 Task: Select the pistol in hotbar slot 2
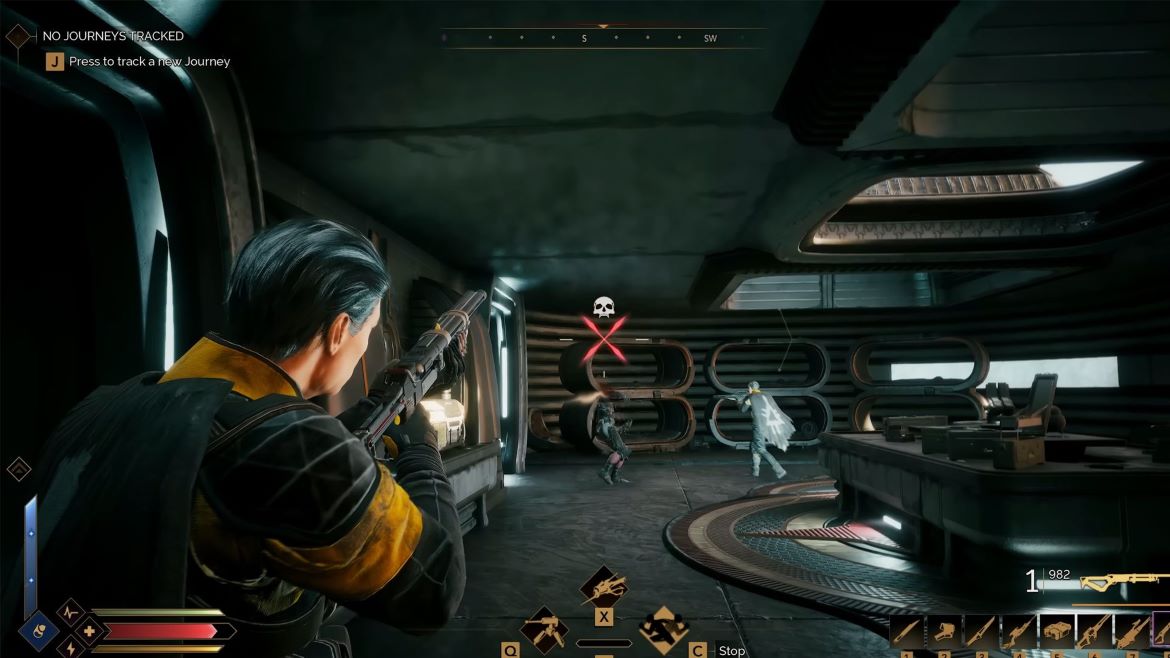click(x=944, y=632)
